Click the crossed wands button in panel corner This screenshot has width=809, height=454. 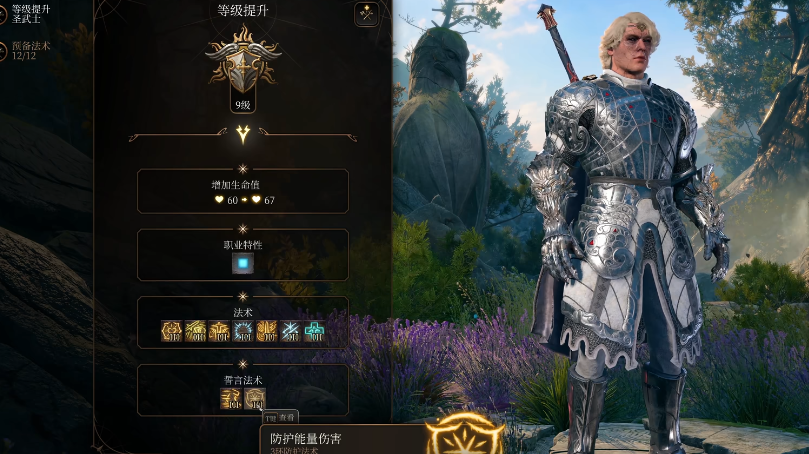pyautogui.click(x=366, y=15)
